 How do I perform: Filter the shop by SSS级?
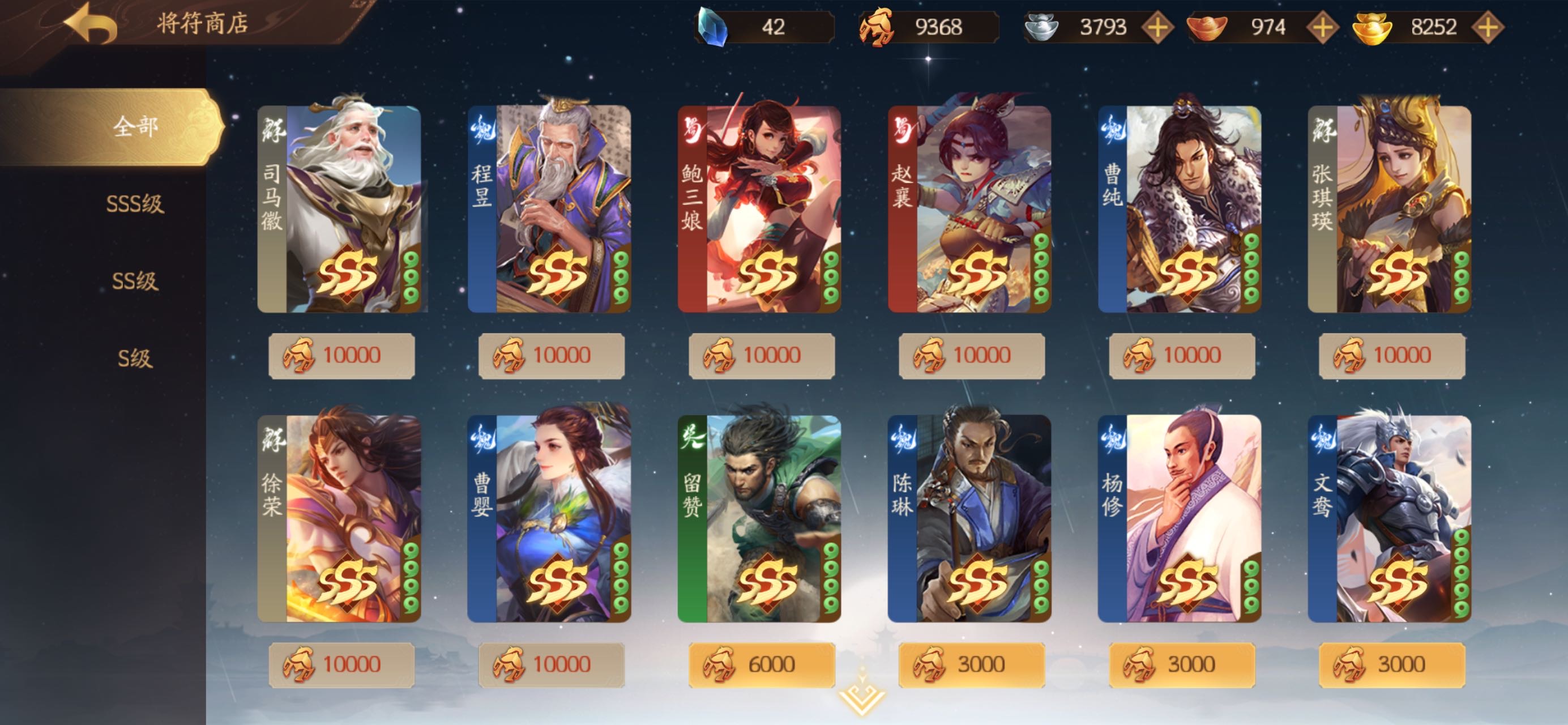tap(135, 203)
